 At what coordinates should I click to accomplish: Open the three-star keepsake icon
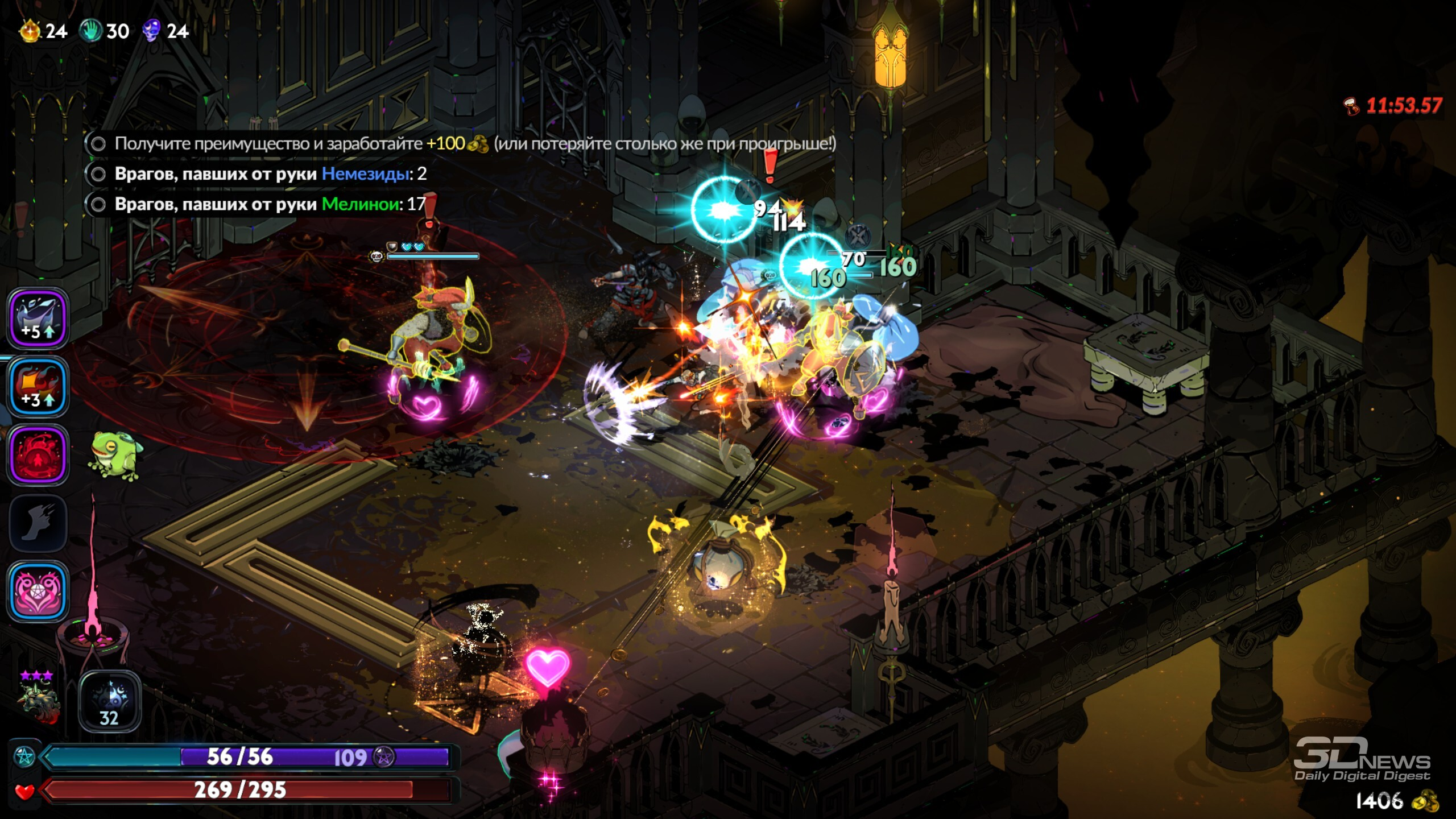coord(38,698)
